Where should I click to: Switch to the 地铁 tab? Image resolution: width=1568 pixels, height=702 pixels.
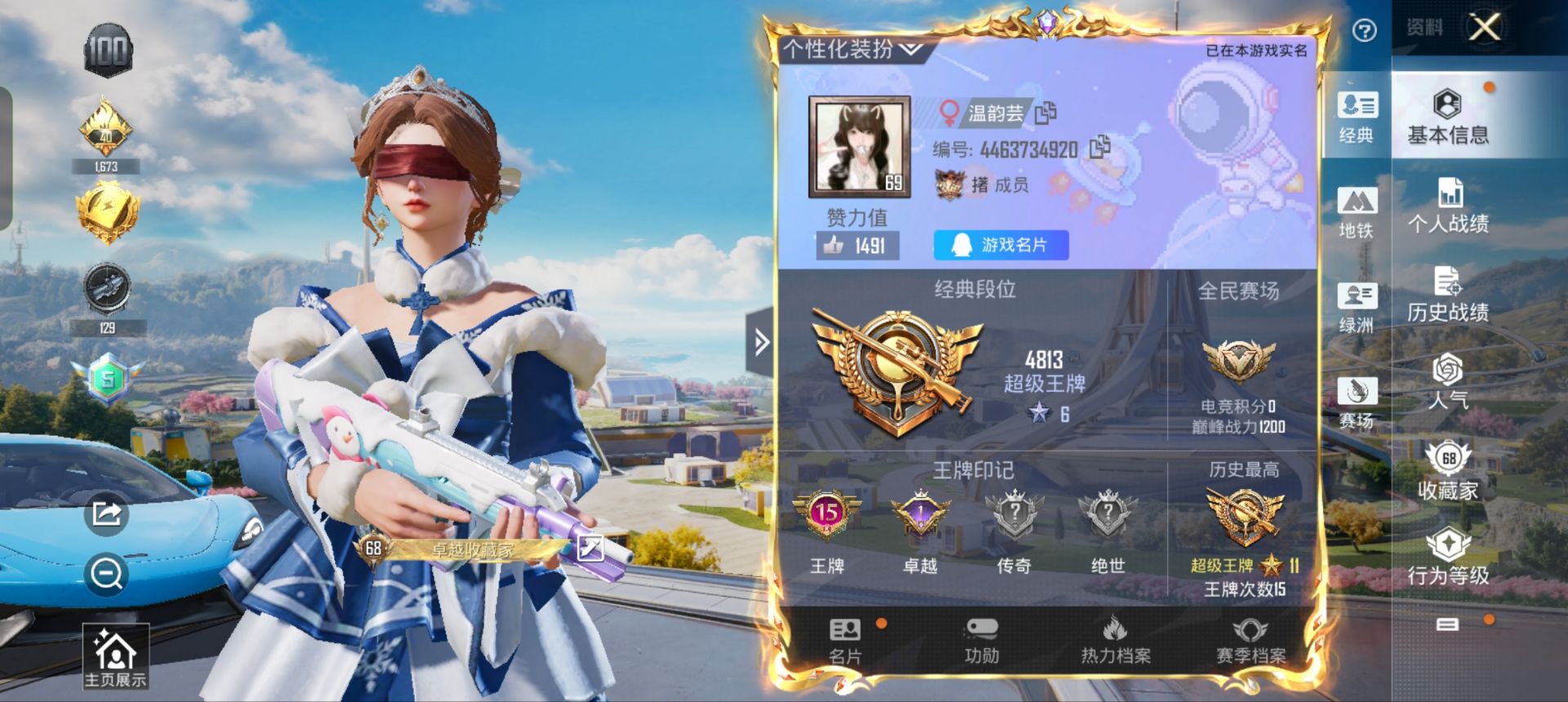(x=1356, y=212)
